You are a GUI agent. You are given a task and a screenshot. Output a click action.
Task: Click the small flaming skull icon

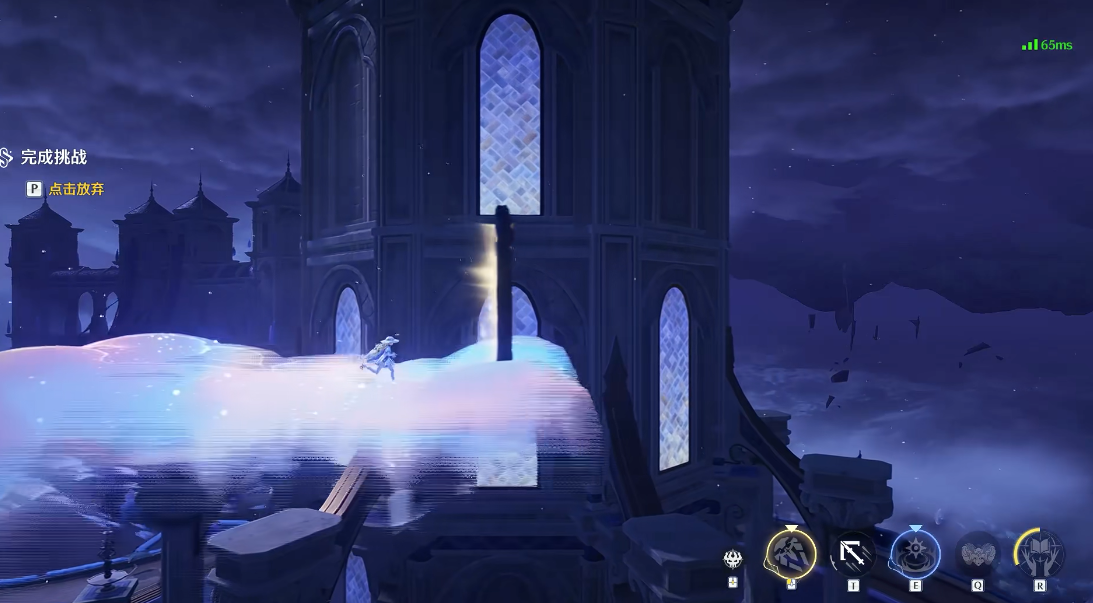pyautogui.click(x=734, y=559)
